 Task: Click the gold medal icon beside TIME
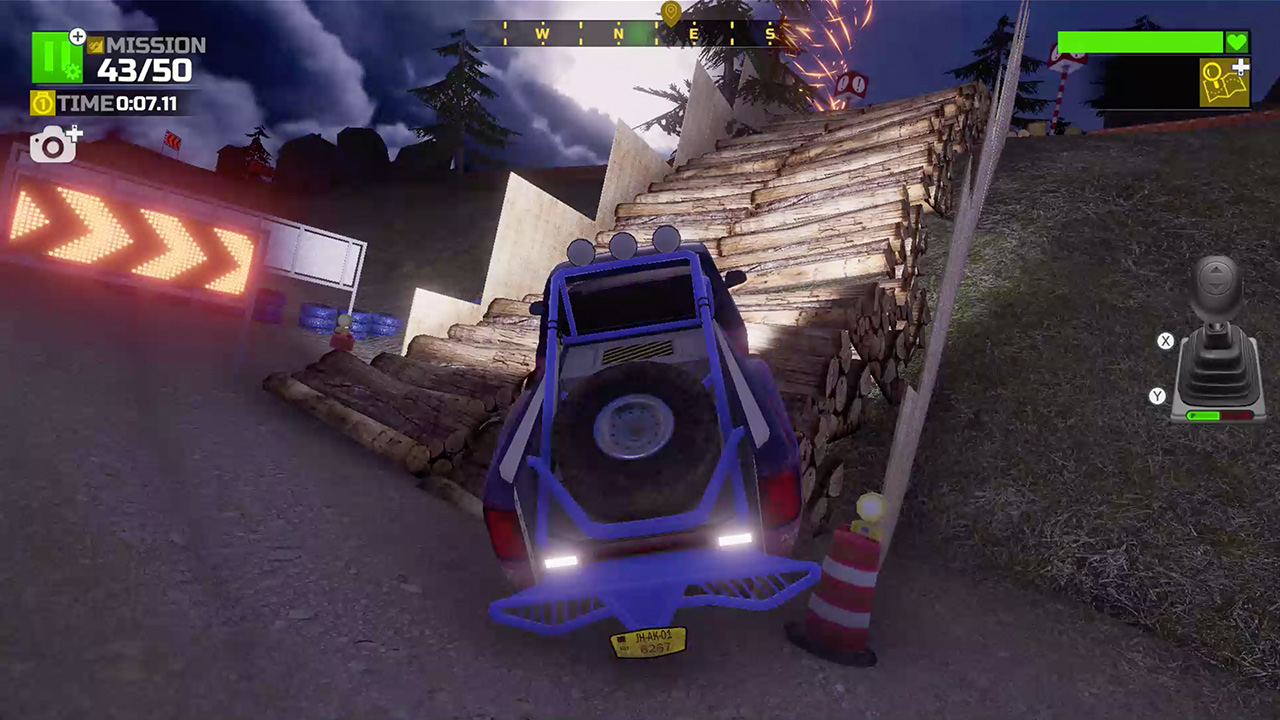click(42, 103)
